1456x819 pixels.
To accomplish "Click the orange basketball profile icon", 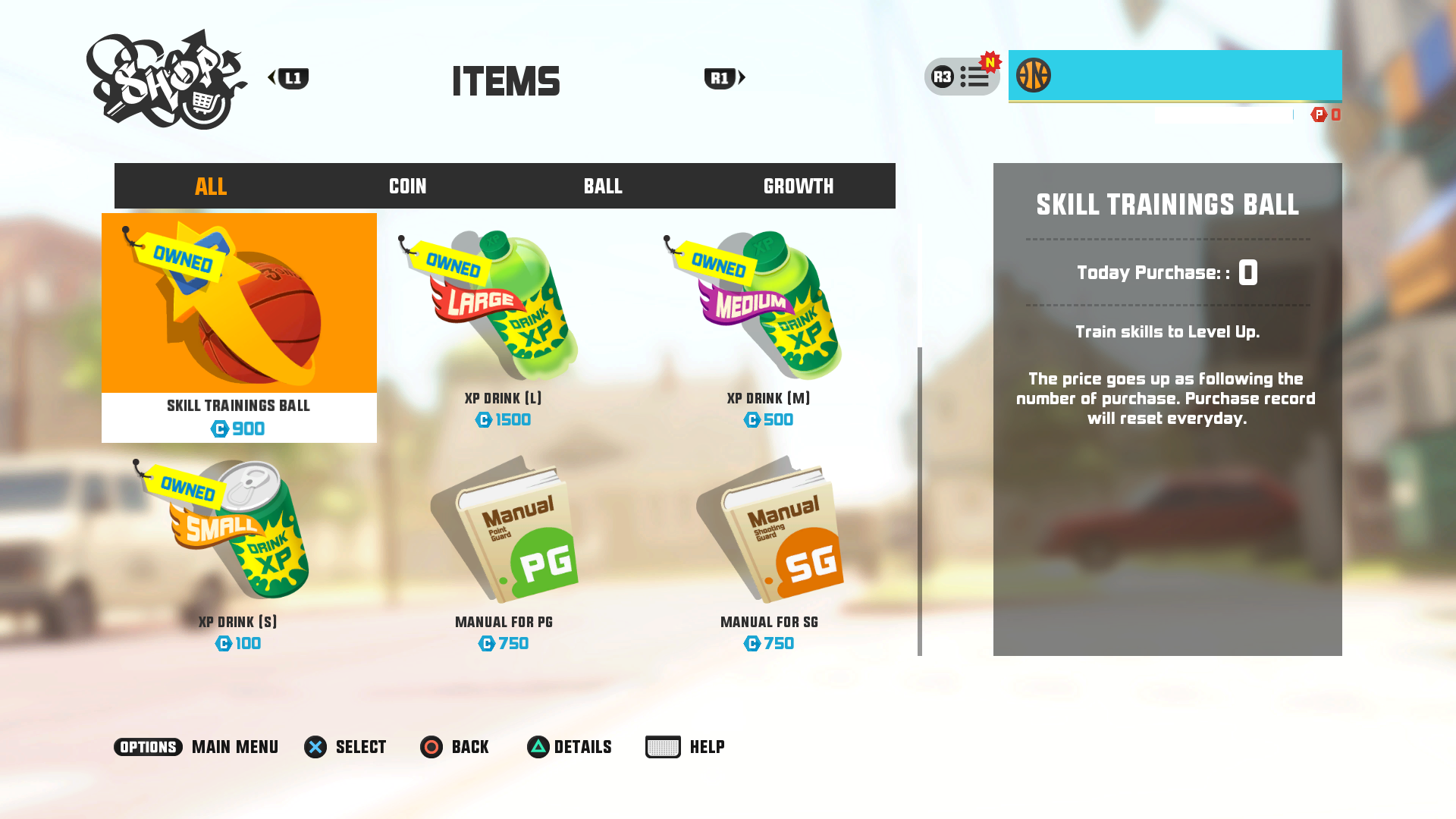I will 1033,76.
